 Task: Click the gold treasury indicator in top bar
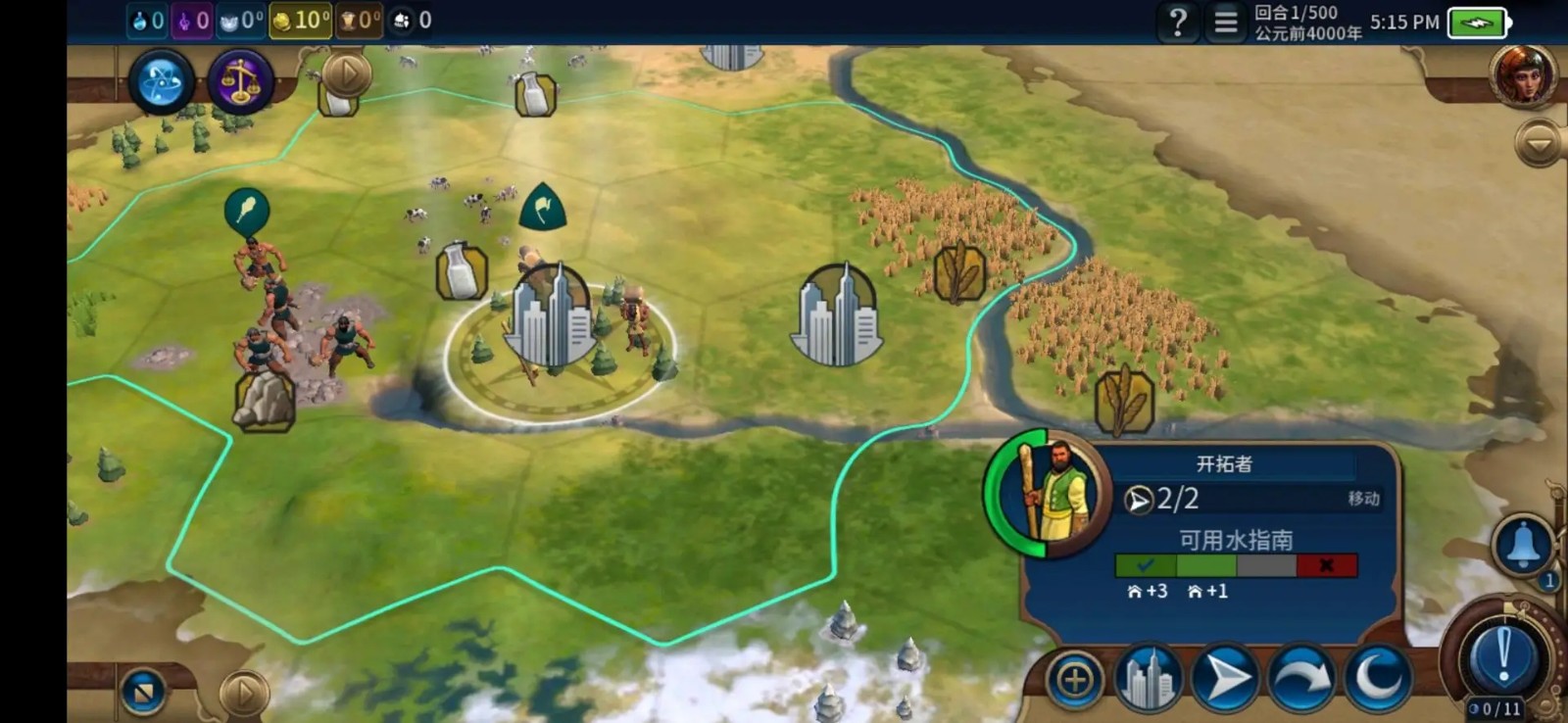click(x=300, y=21)
